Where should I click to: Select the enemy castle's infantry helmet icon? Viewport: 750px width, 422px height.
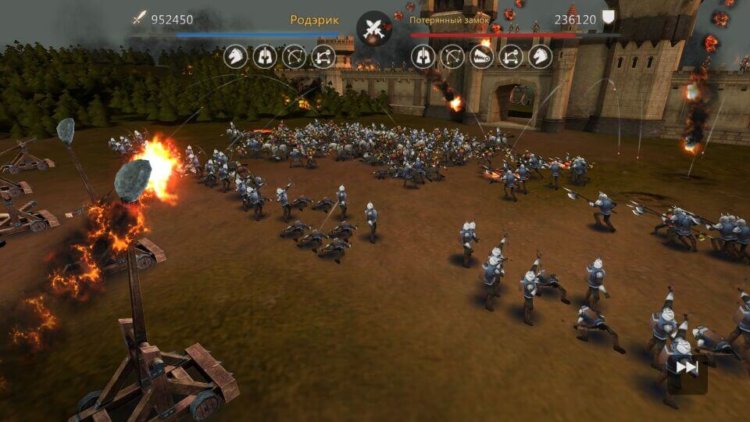(424, 56)
